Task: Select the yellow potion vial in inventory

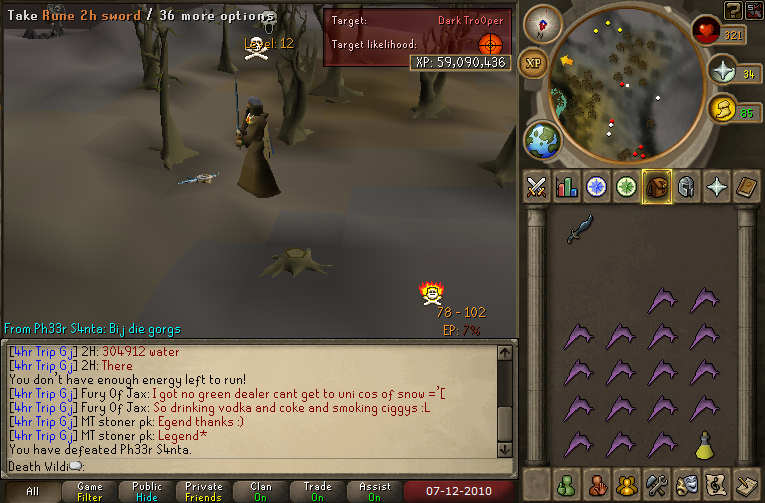Action: (x=705, y=443)
